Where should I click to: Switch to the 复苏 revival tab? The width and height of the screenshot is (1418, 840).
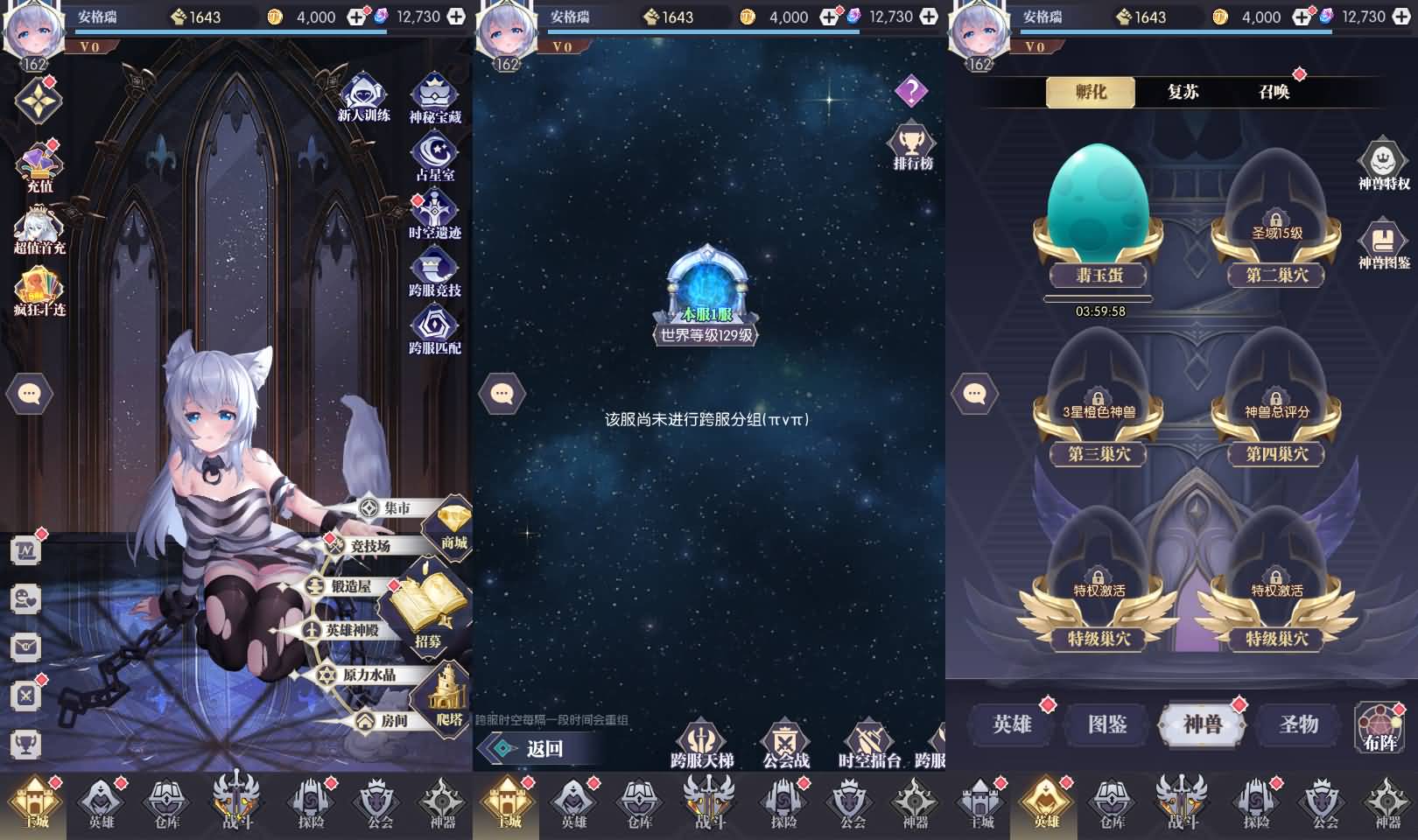(1183, 91)
